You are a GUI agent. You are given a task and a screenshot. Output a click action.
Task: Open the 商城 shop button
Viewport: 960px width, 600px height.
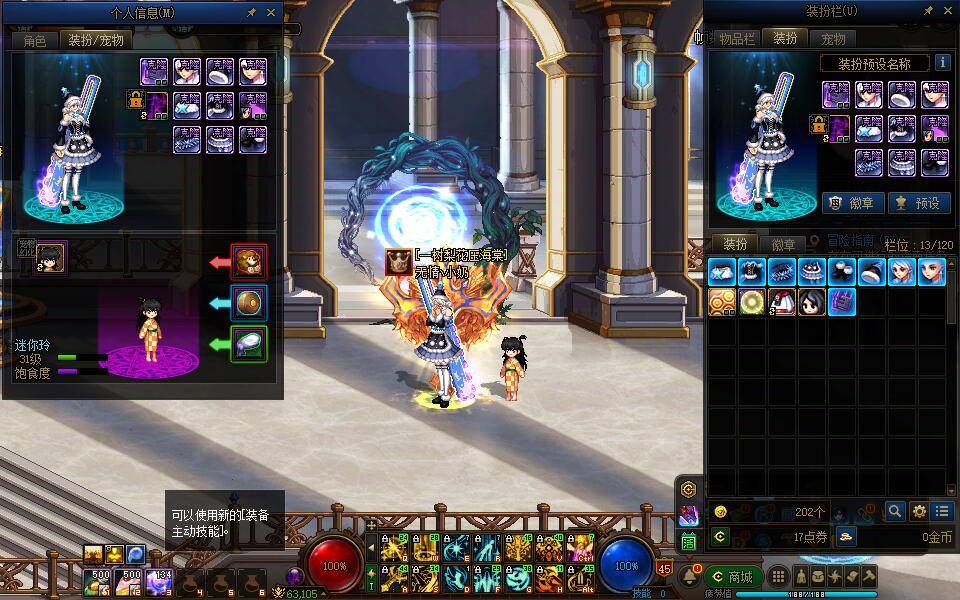[x=733, y=577]
